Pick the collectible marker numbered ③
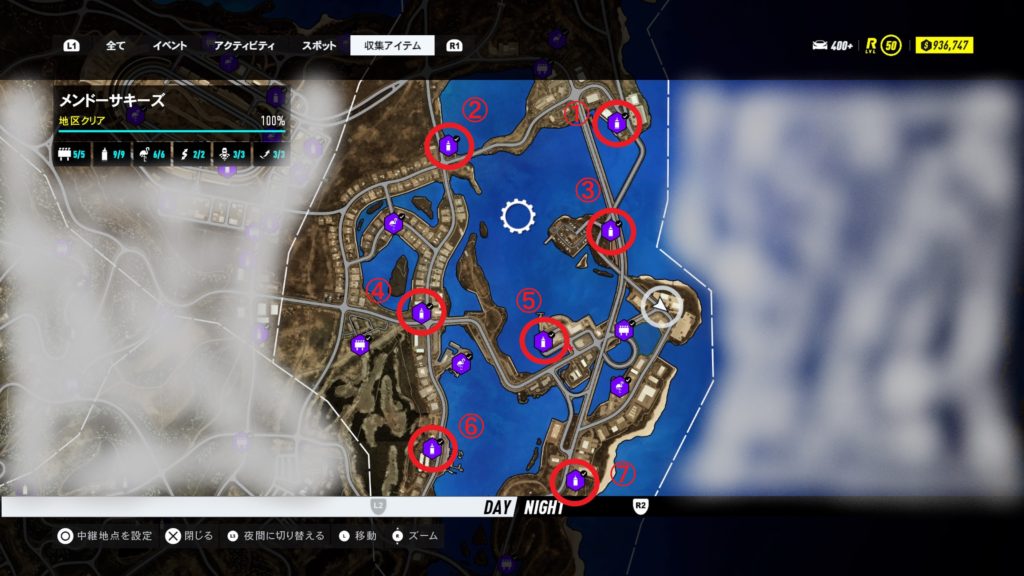 pos(610,233)
